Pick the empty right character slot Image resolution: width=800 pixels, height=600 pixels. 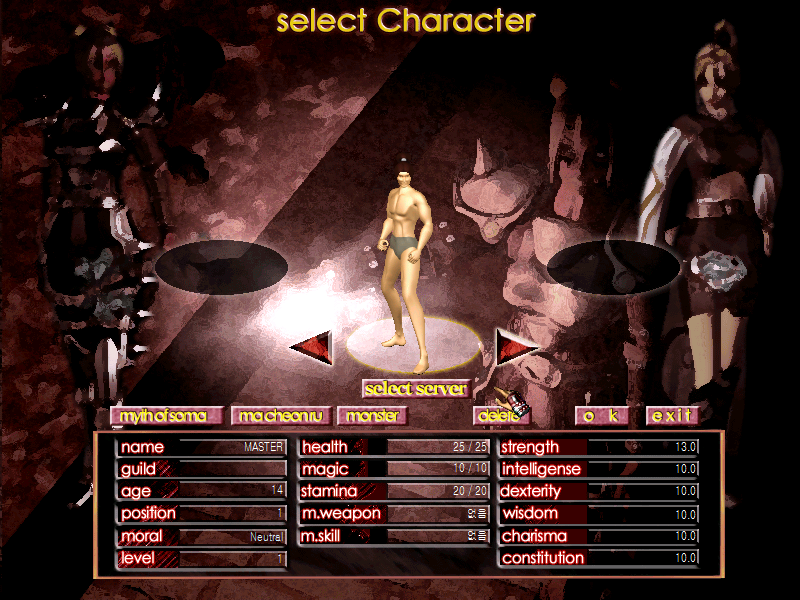pyautogui.click(x=613, y=267)
